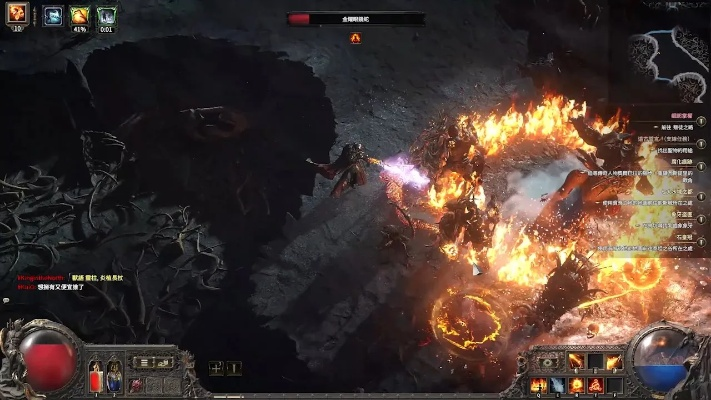Open the hamburger menu button on the HUD

143,362
